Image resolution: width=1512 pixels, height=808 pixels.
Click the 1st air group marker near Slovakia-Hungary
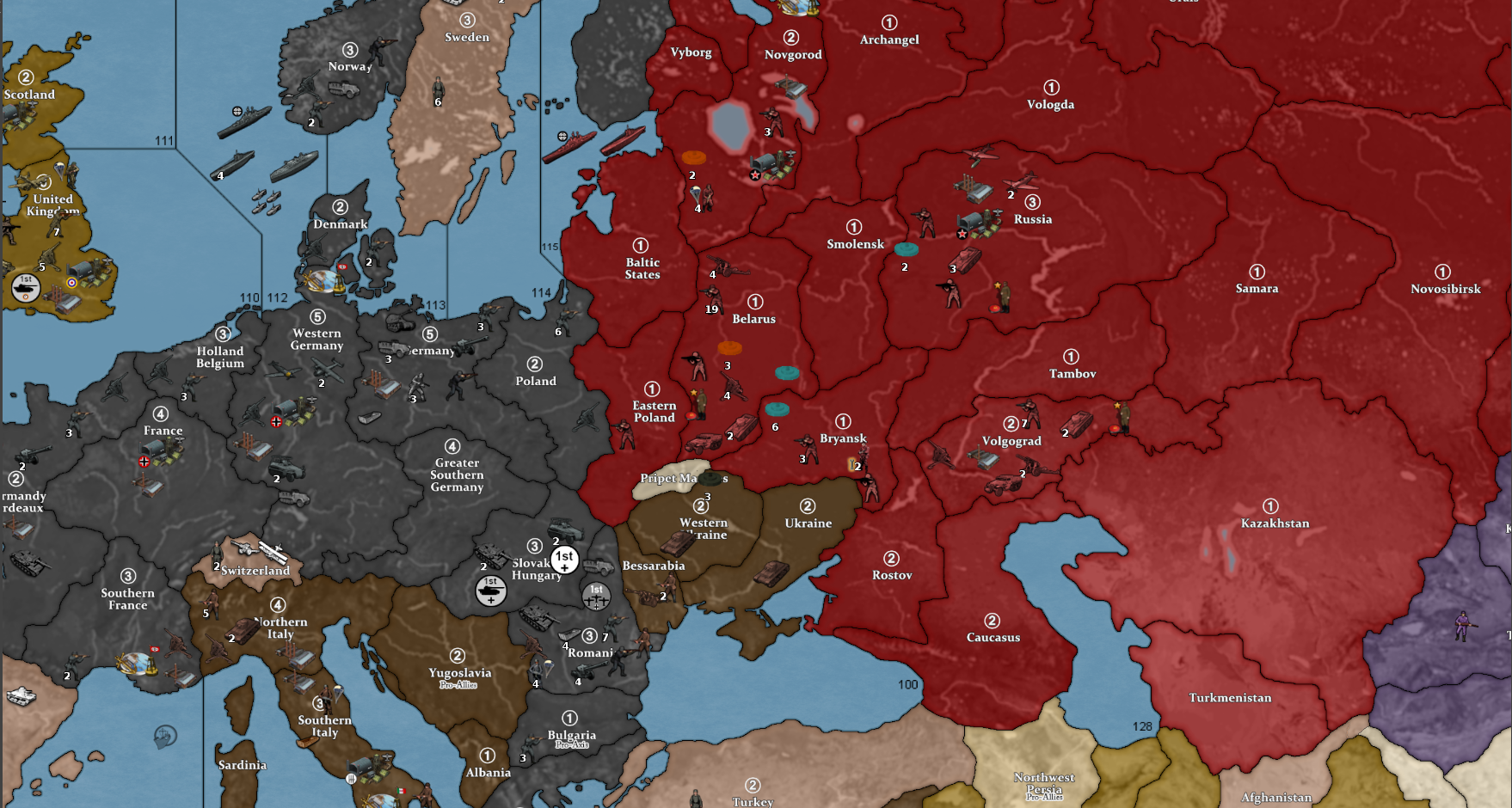[x=597, y=597]
